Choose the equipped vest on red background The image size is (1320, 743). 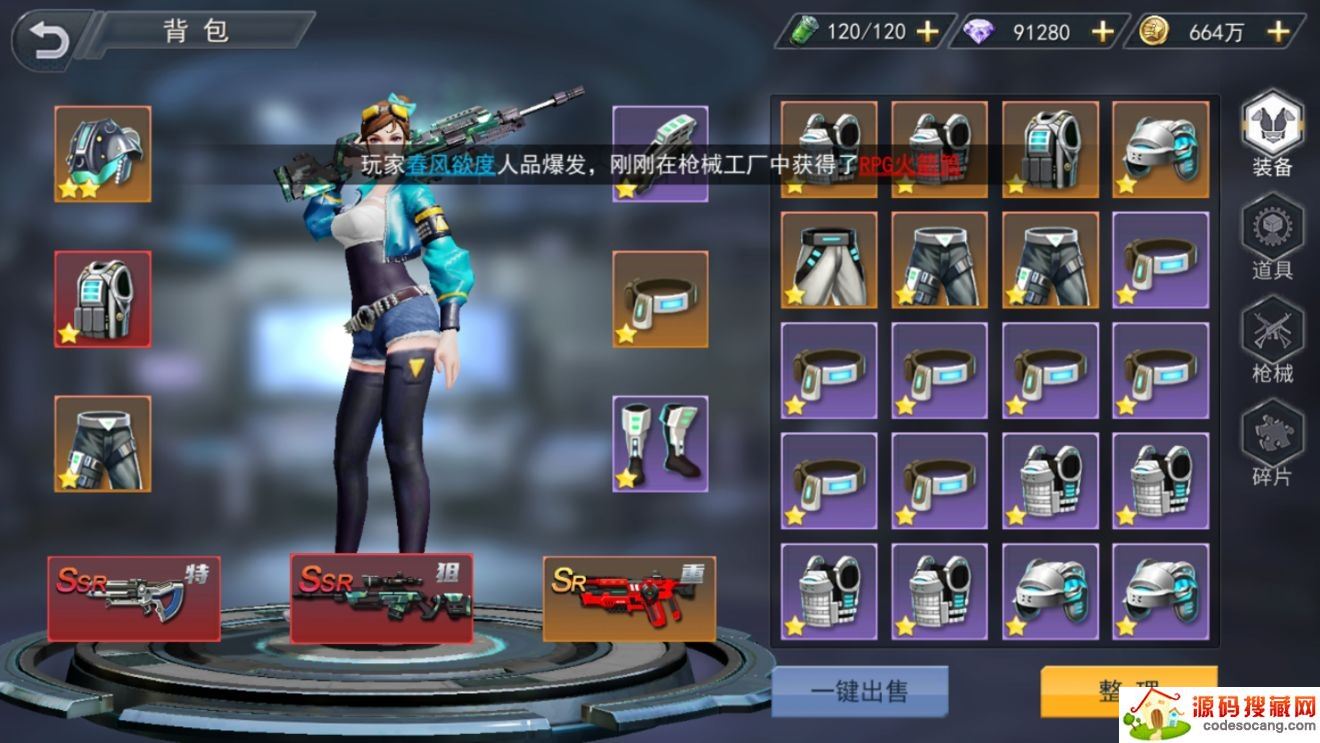(103, 298)
